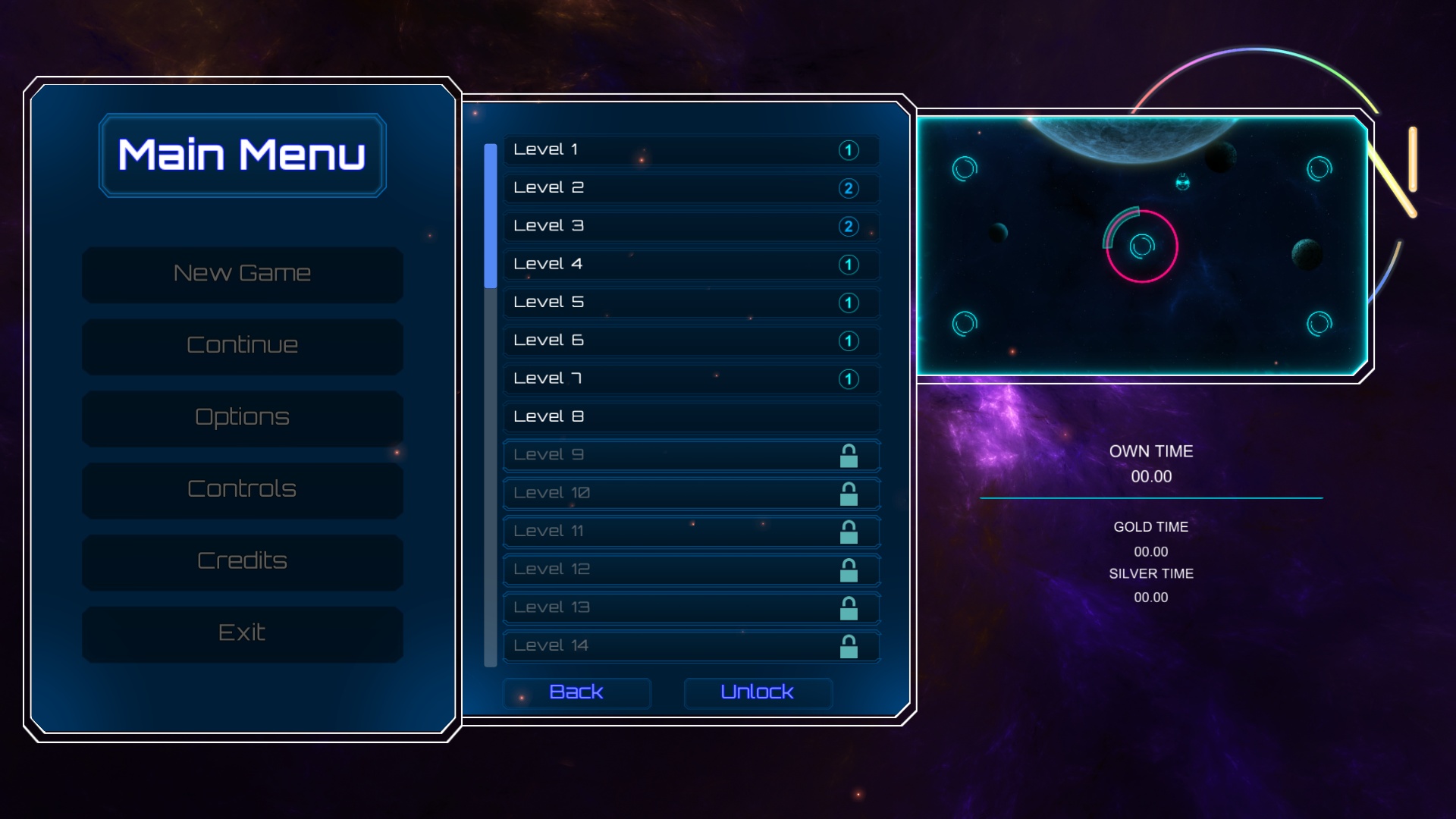Click the lock icon on Level 10
Viewport: 1456px width, 819px height.
[x=849, y=493]
